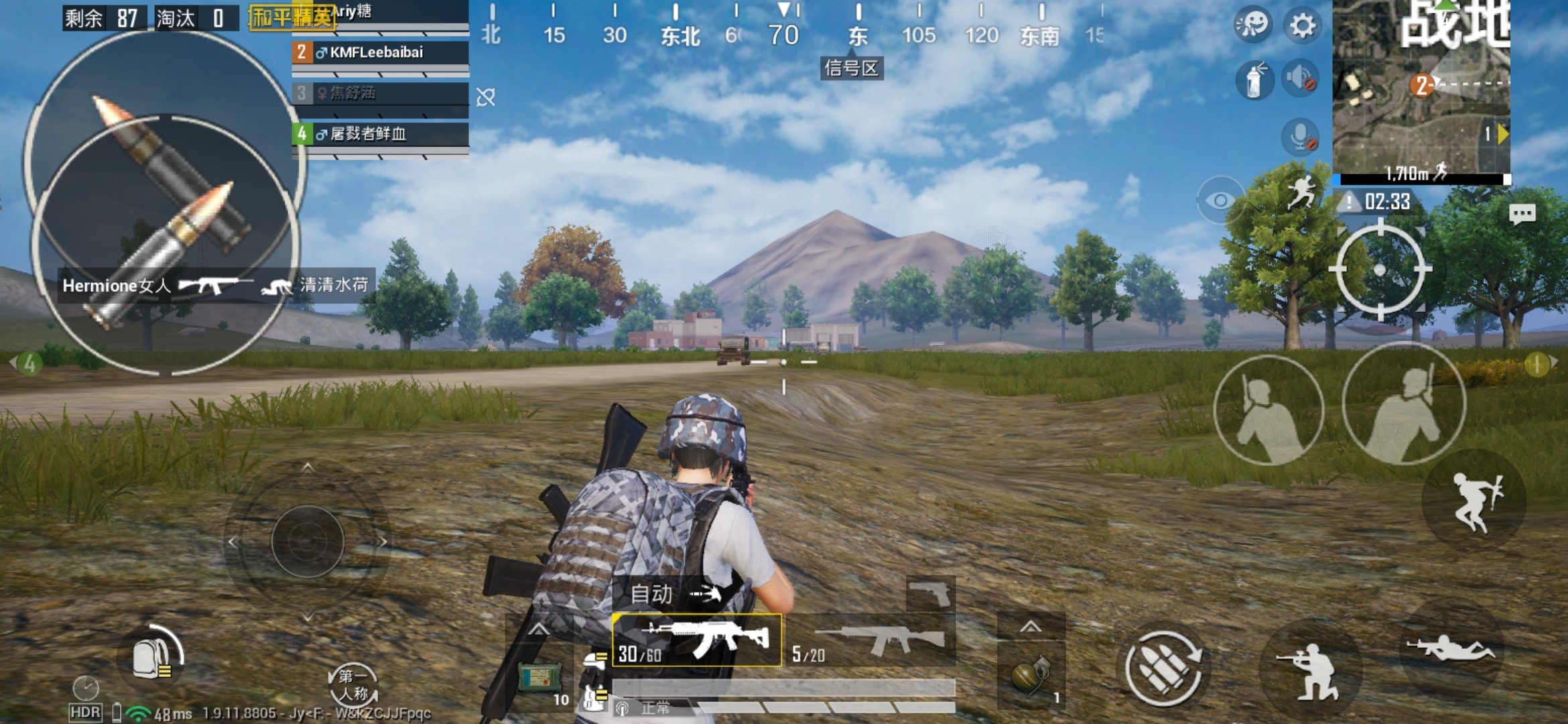Tap the jump button
This screenshot has height=724, width=1568.
(x=1476, y=501)
